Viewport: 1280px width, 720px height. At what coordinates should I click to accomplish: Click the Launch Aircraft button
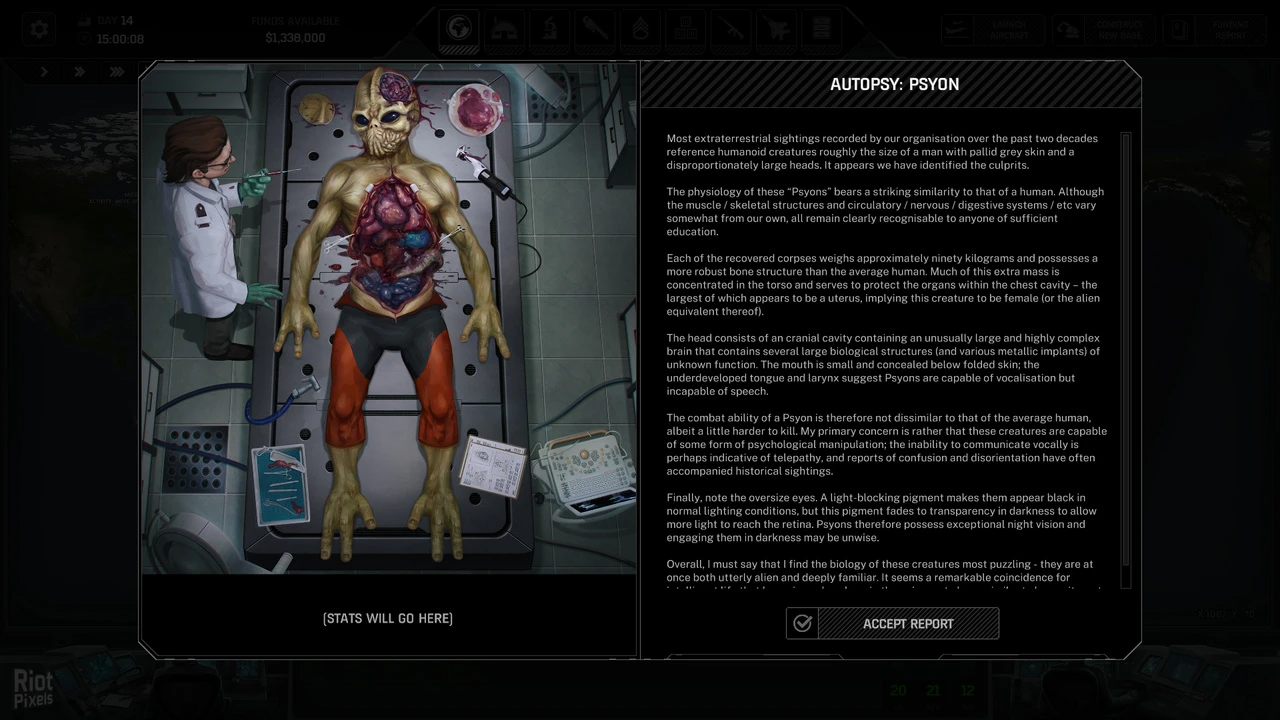992,30
